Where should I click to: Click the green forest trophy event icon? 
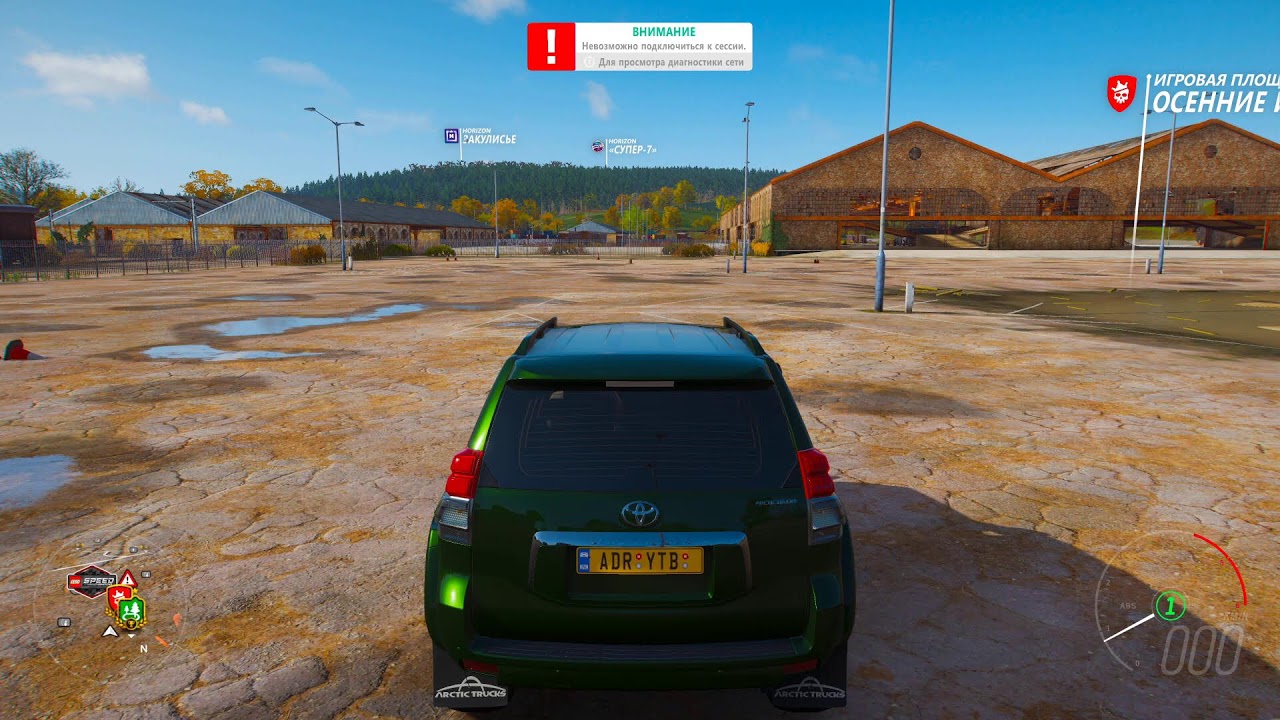(x=131, y=610)
